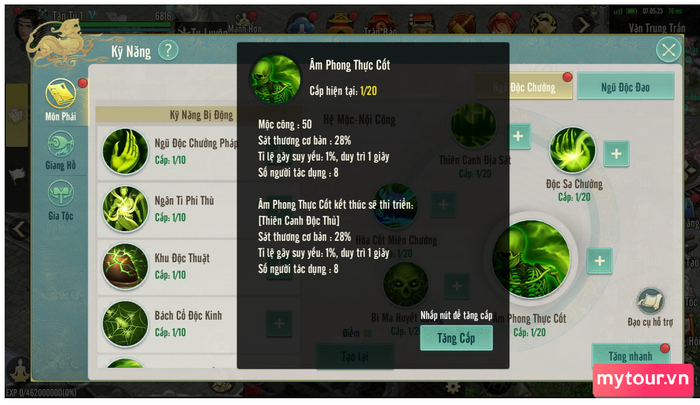
Task: Click the plus button beside Thiên Canh Địa Sát
Action: (x=519, y=135)
